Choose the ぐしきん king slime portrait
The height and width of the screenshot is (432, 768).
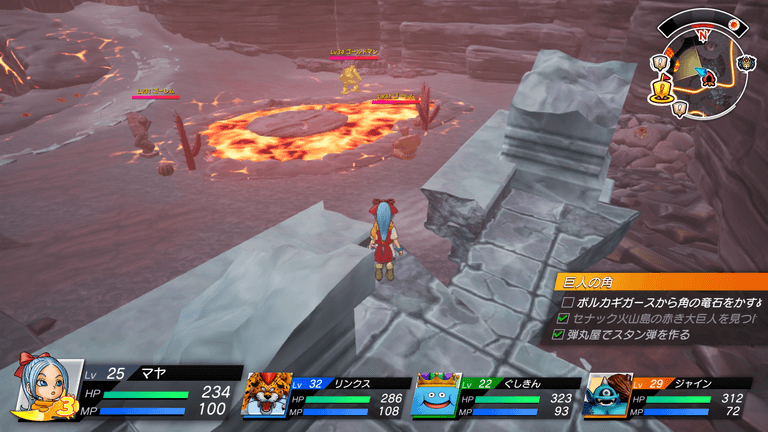click(436, 396)
